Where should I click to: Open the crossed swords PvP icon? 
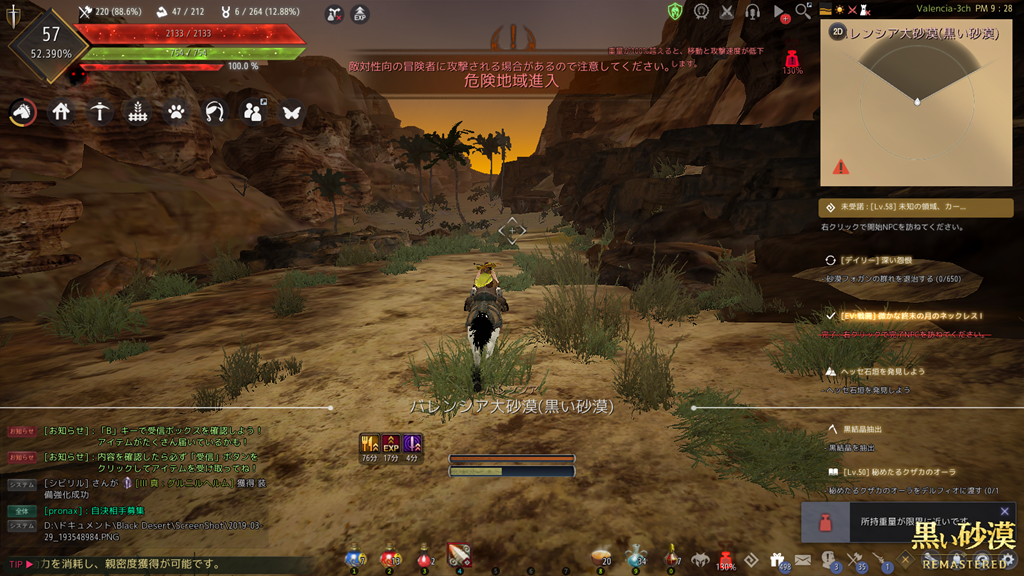728,11
